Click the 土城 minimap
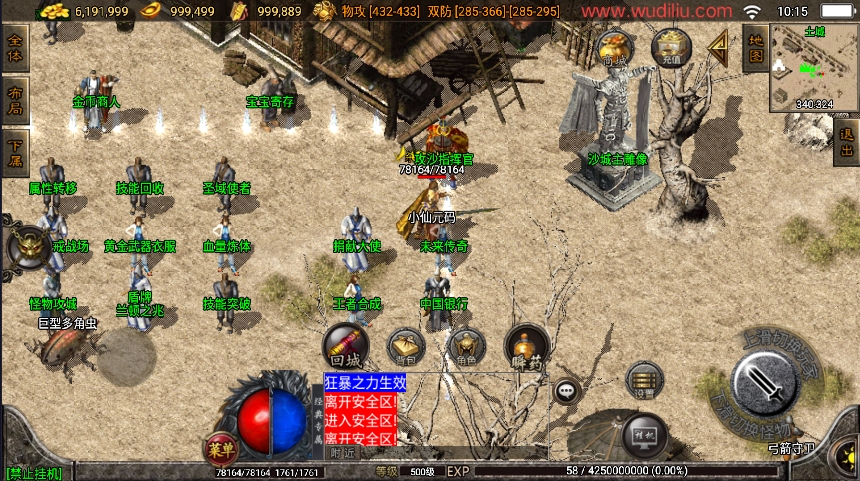The image size is (860, 481). coord(814,67)
